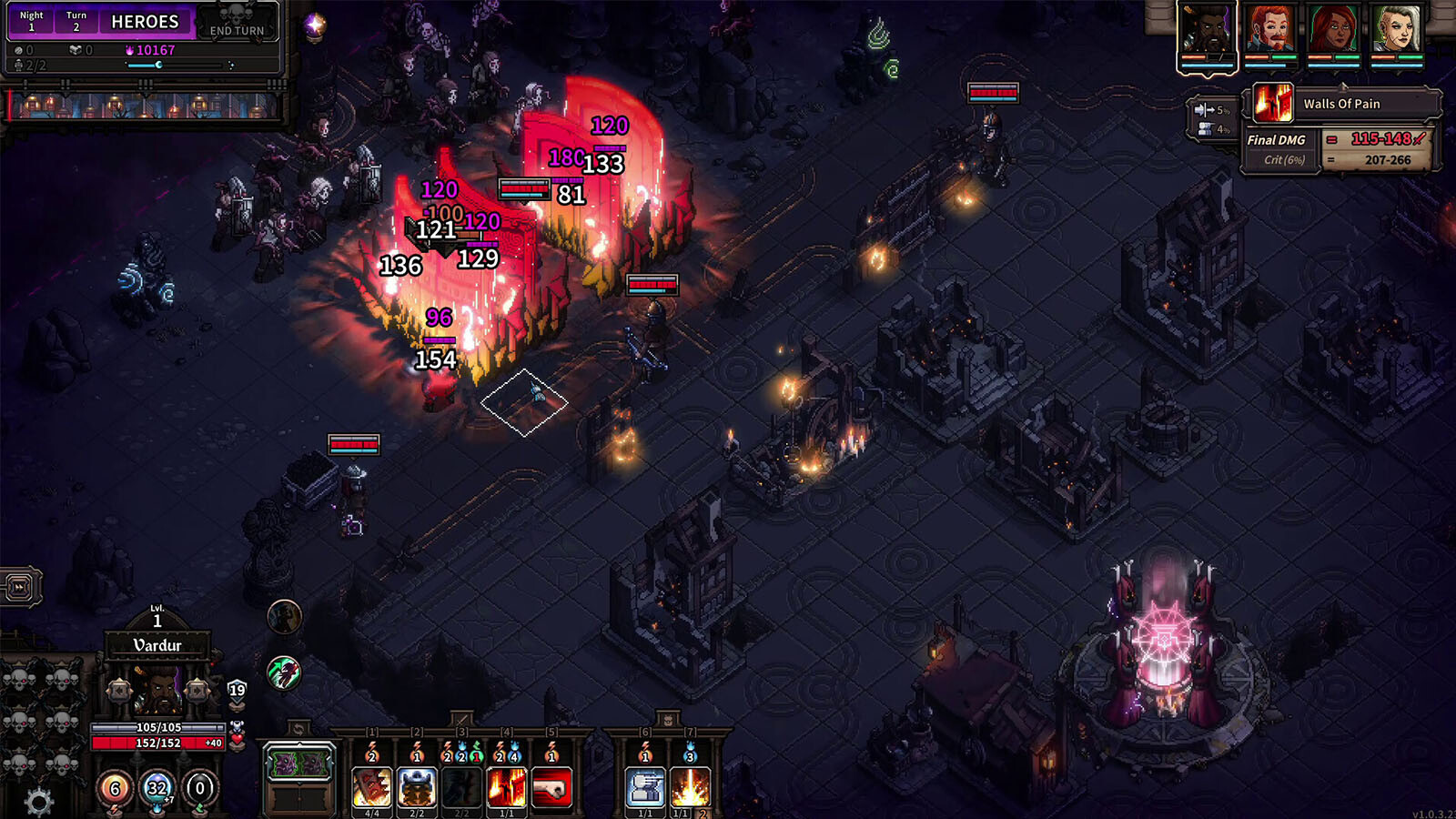1456x819 pixels.
Task: Select the equipped twin purple mask weapon slot
Action: (x=299, y=763)
